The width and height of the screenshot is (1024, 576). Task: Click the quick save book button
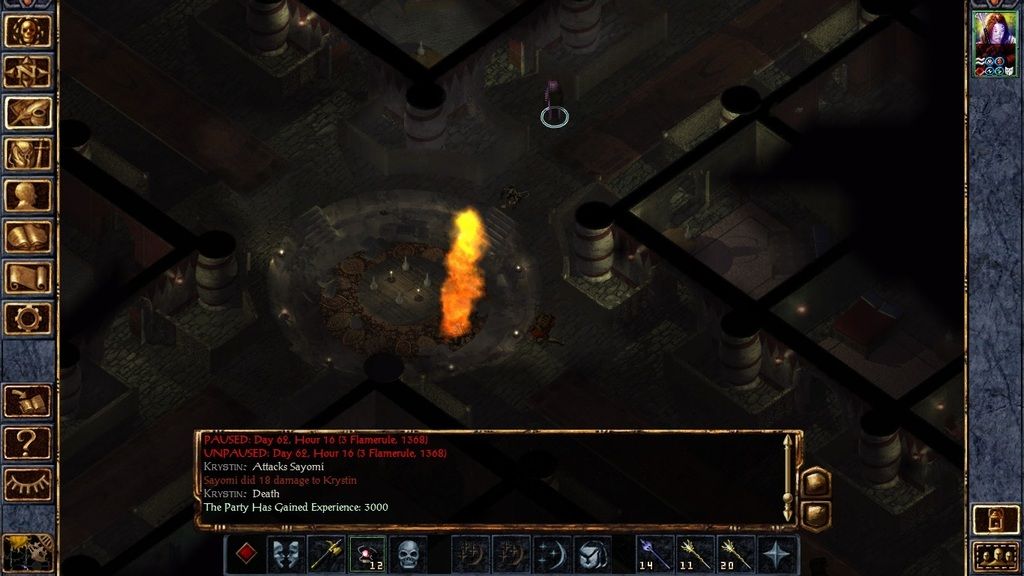(x=28, y=401)
